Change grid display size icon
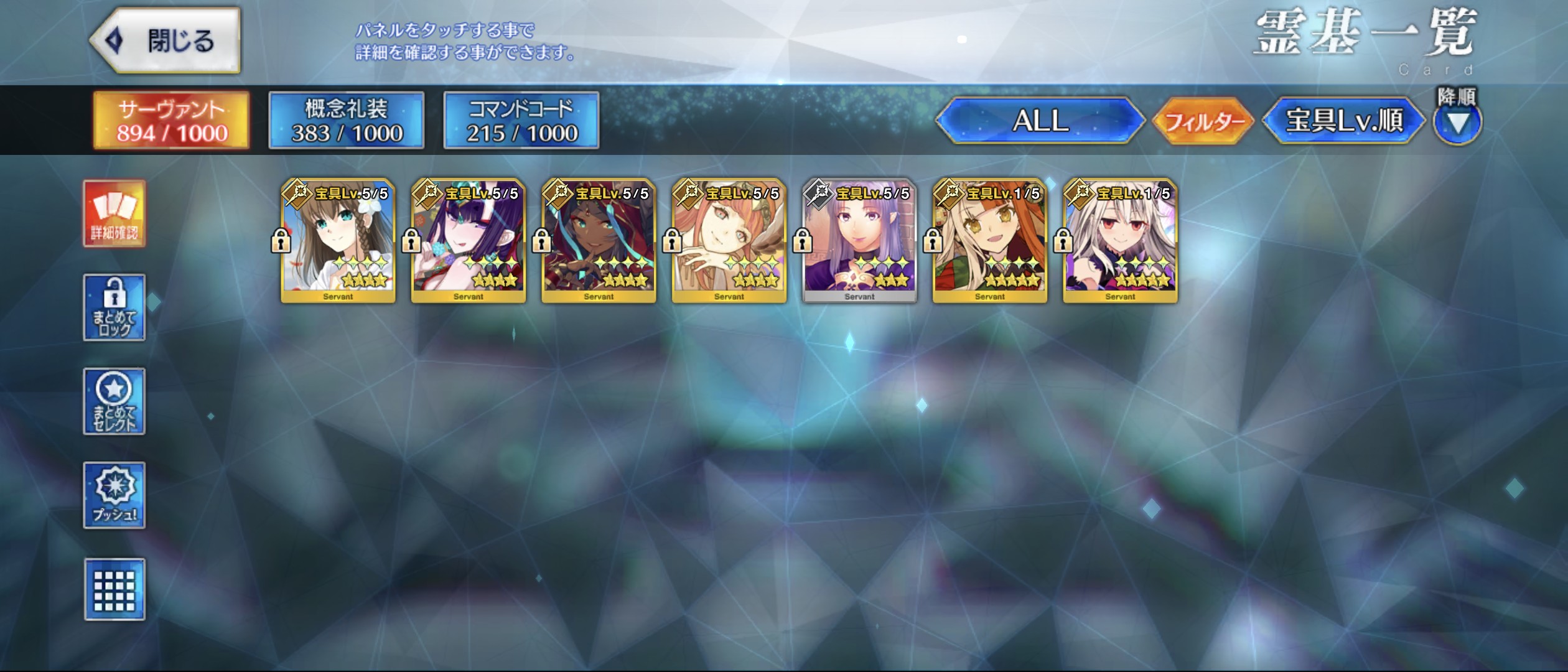 114,589
